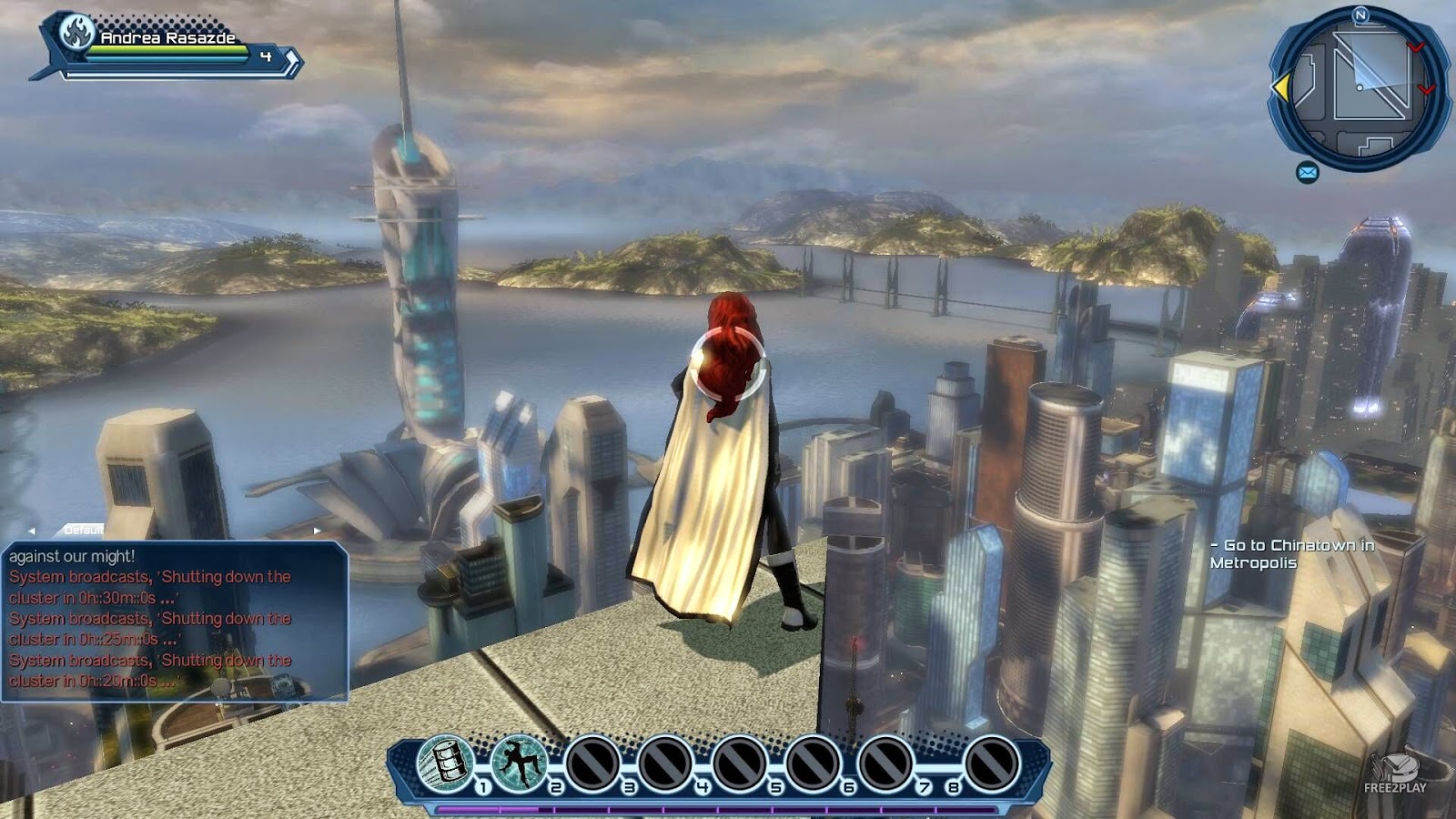The image size is (1456, 819).
Task: Click the left arrow above the chat box
Action: coord(31,531)
